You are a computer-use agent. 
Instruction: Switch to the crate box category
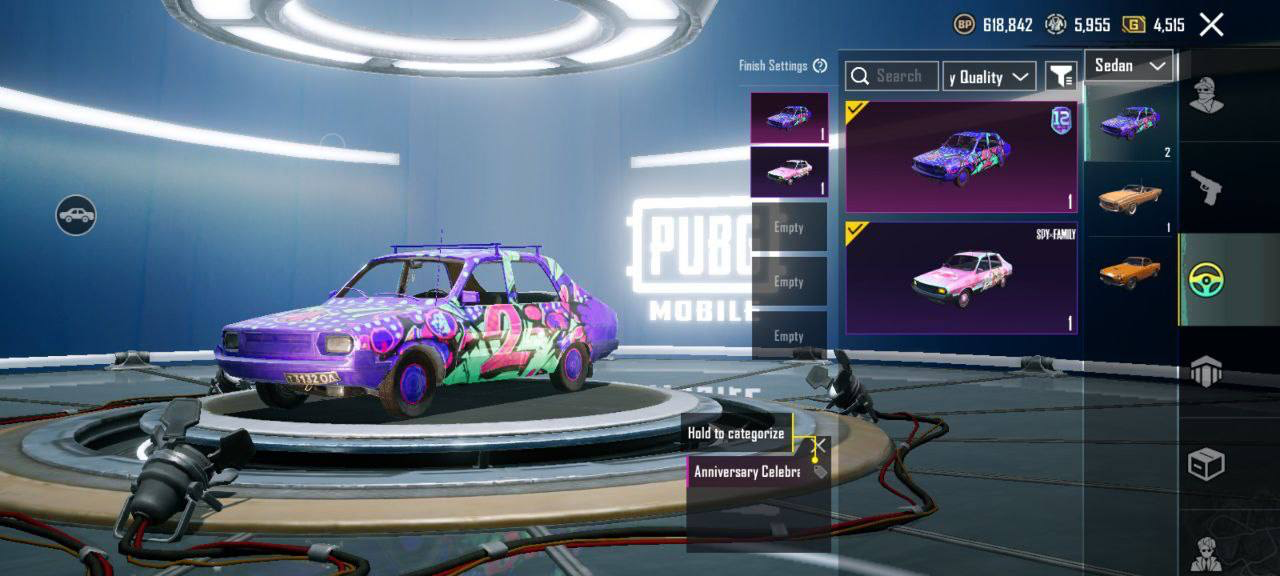(x=1207, y=464)
